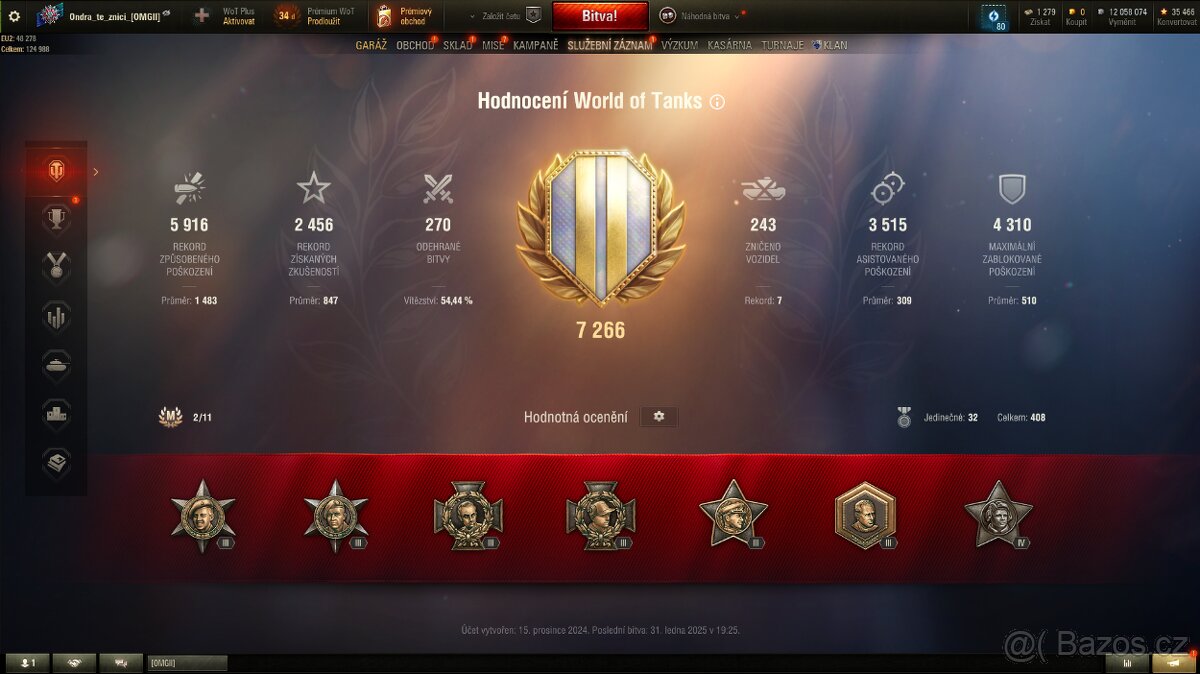
Task: Open the Kasárna tab
Action: coord(729,45)
